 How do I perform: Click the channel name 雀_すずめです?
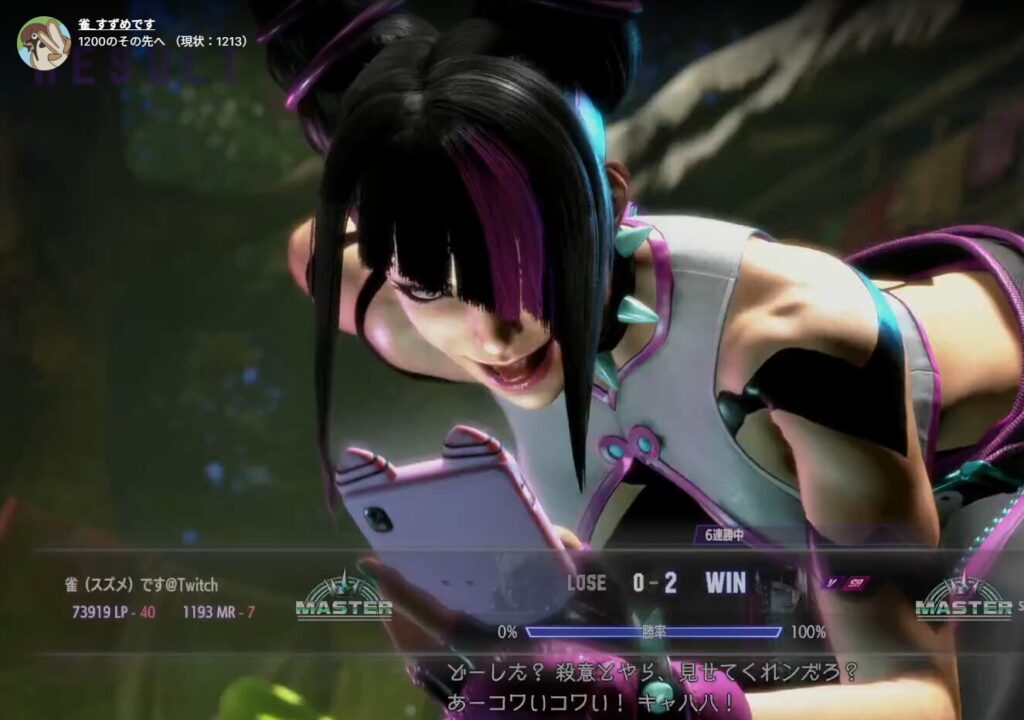pyautogui.click(x=117, y=24)
